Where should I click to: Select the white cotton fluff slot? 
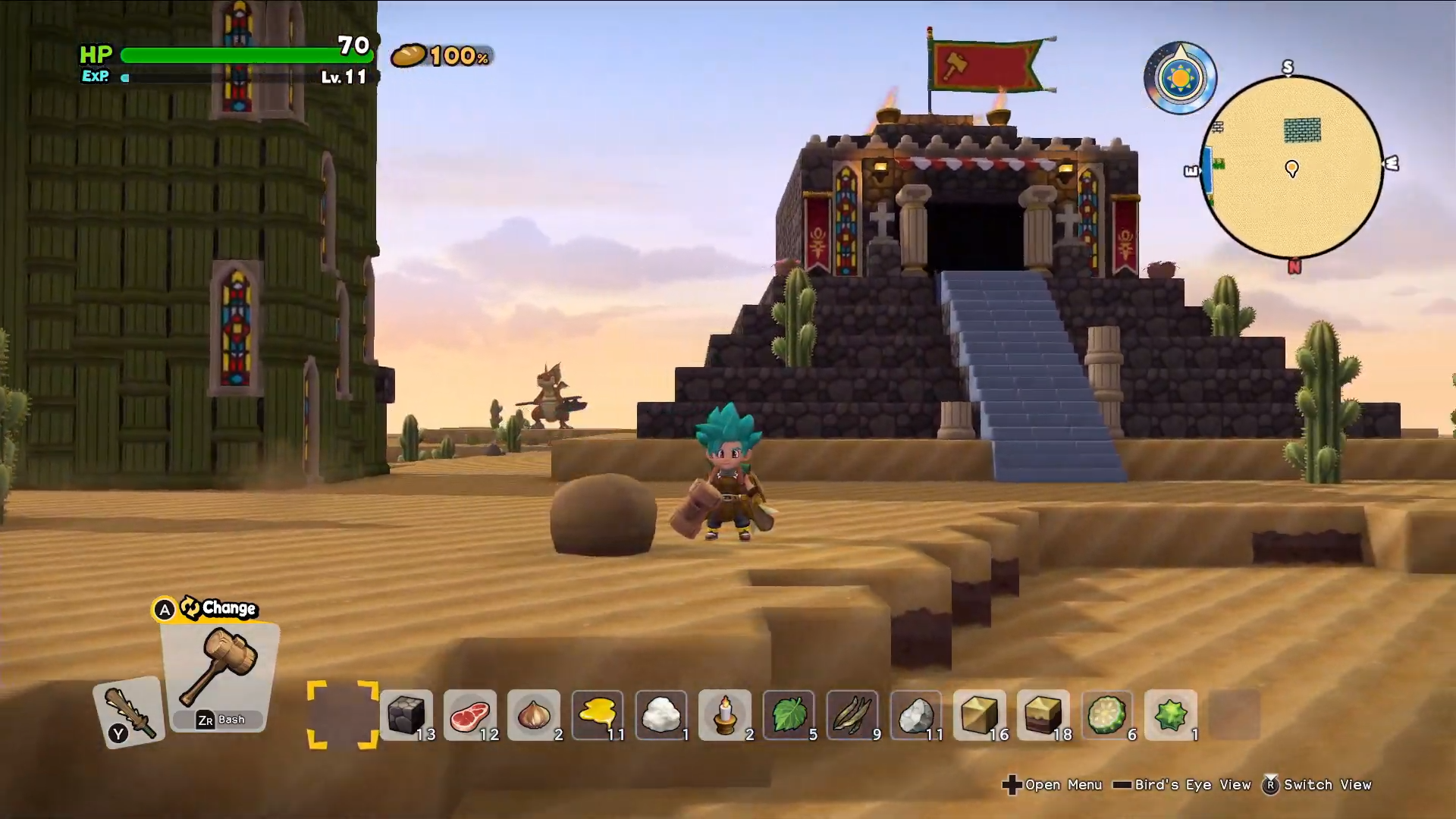tap(661, 714)
